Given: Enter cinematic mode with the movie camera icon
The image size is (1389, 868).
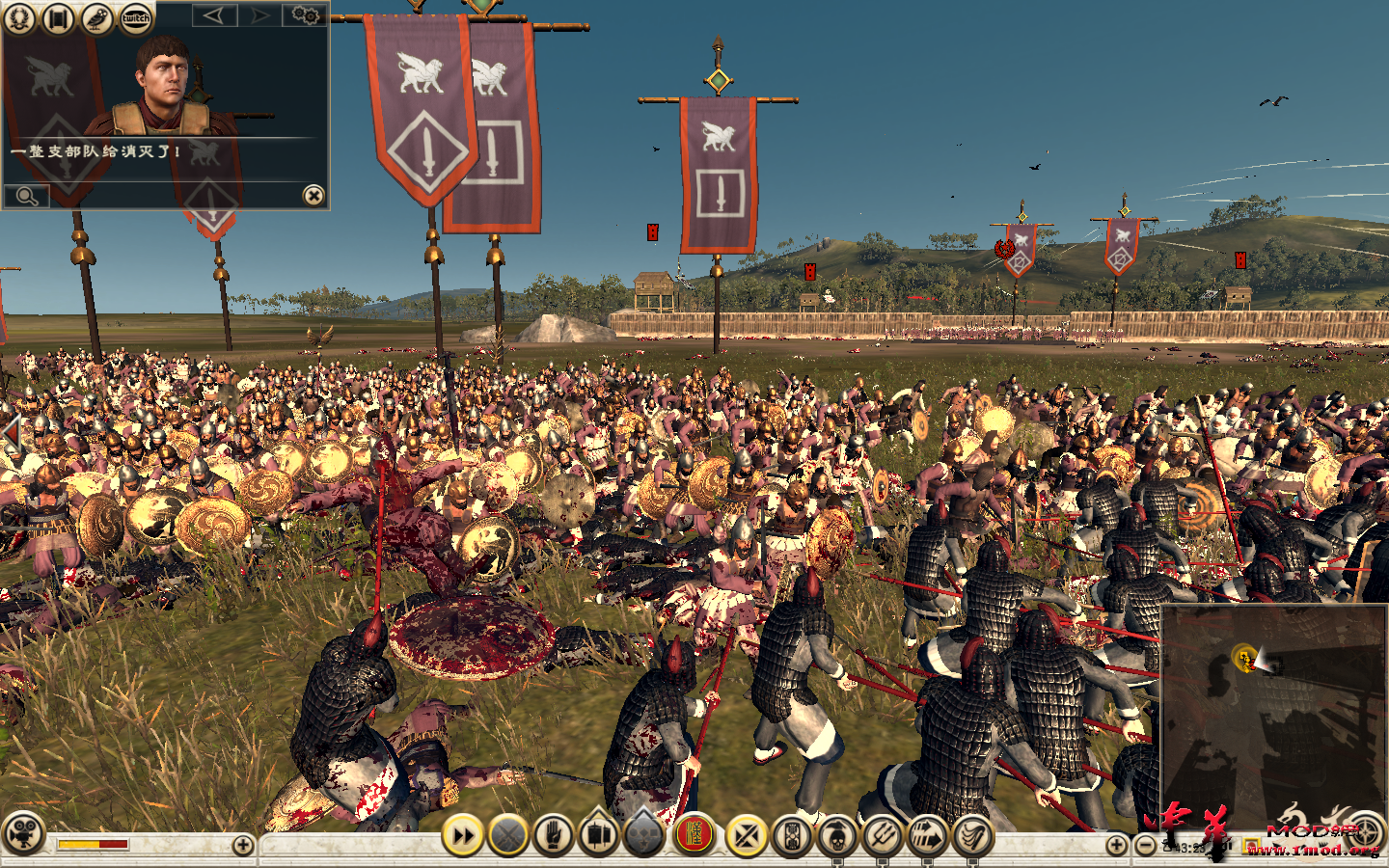Looking at the screenshot, I should point(24,835).
